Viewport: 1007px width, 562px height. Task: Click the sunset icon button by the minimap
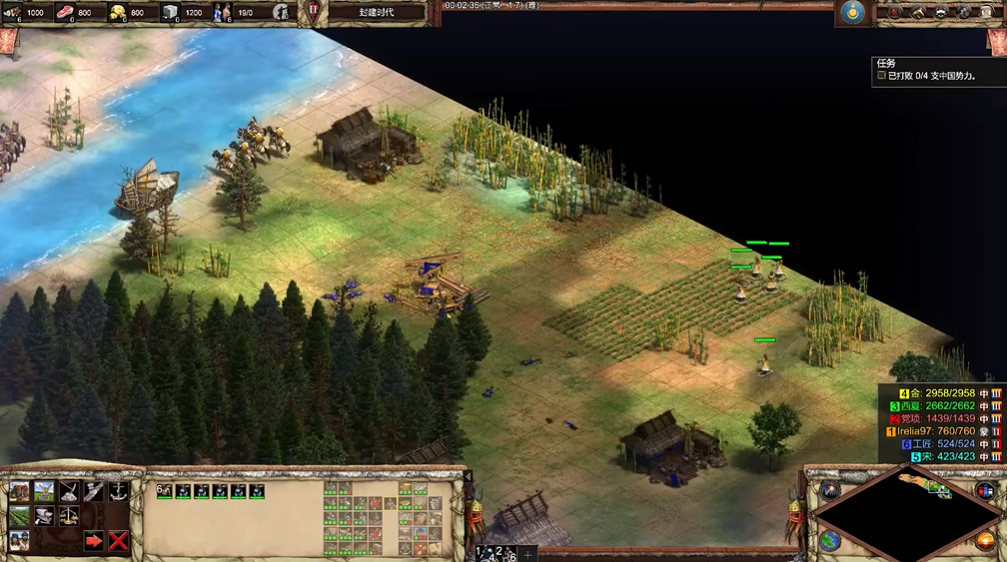pos(985,541)
